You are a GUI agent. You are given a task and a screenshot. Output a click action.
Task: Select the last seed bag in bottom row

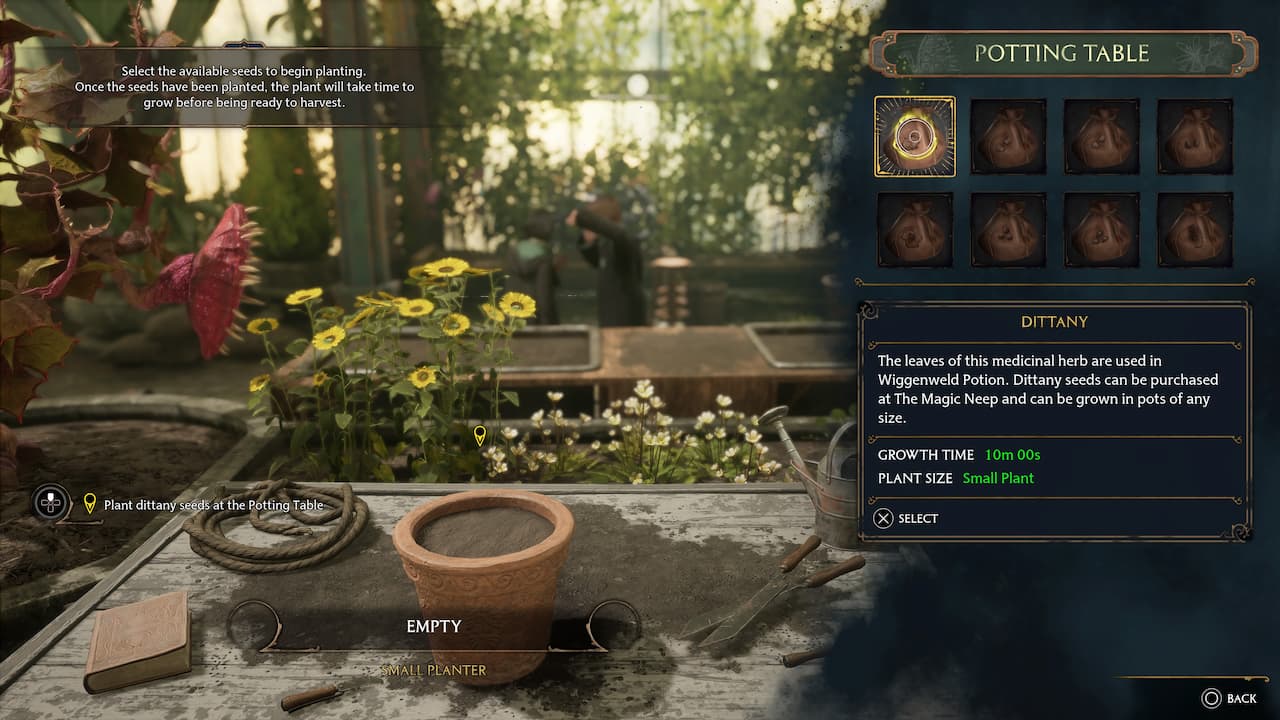click(1195, 231)
